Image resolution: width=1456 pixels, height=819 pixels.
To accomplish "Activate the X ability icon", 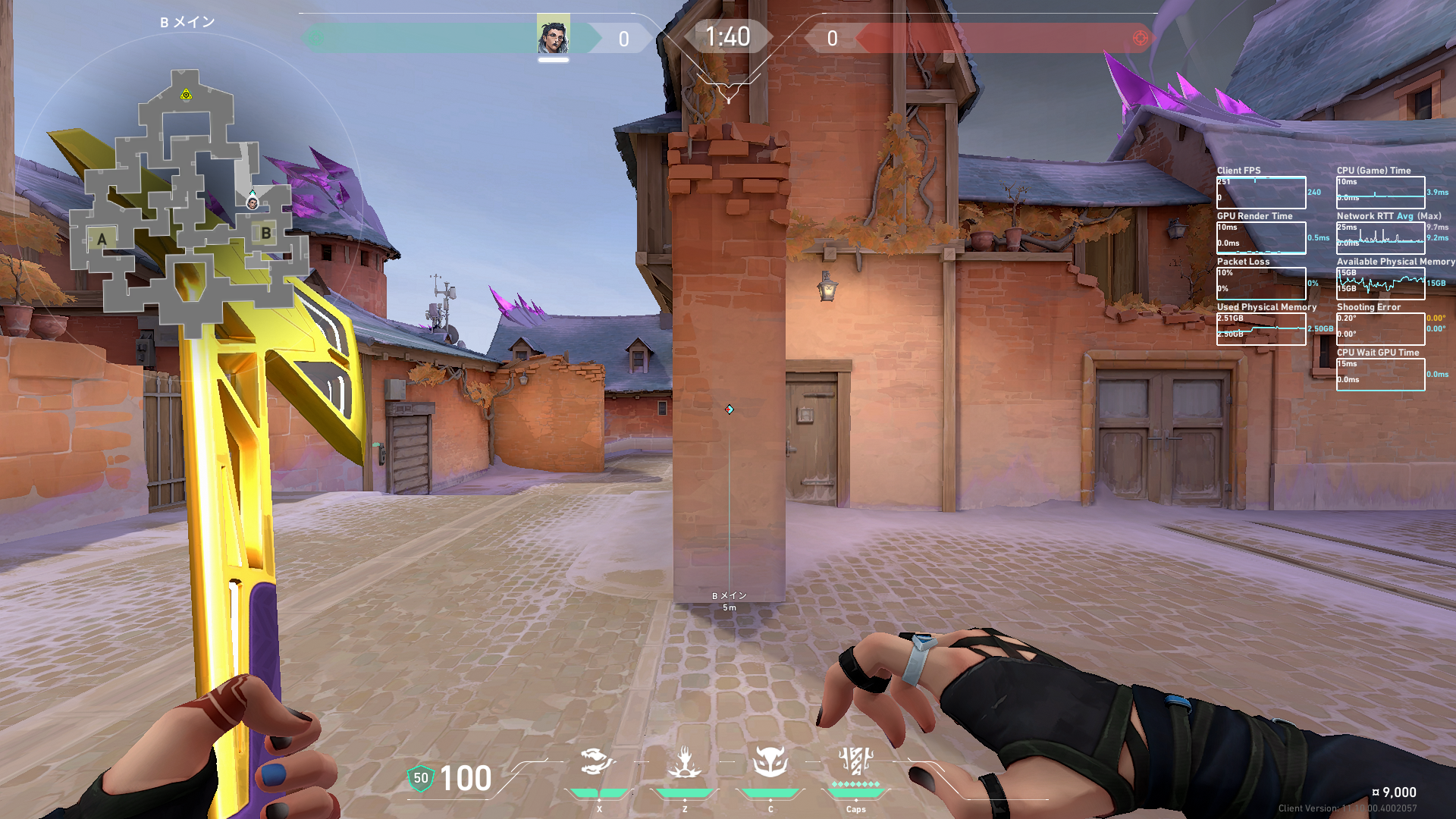I will (598, 762).
